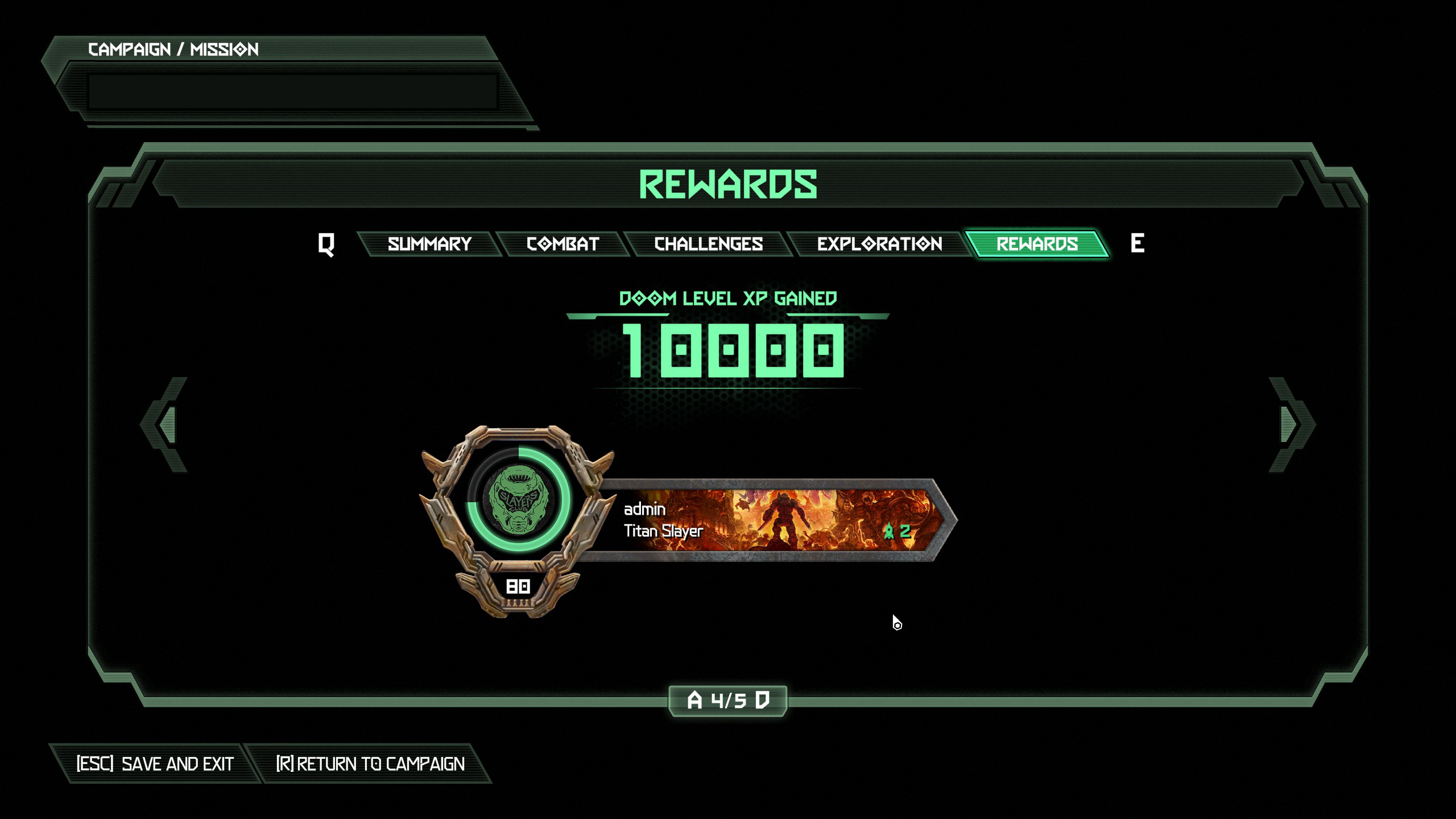The width and height of the screenshot is (1456, 819).
Task: Open the Combat tab
Action: pos(562,244)
